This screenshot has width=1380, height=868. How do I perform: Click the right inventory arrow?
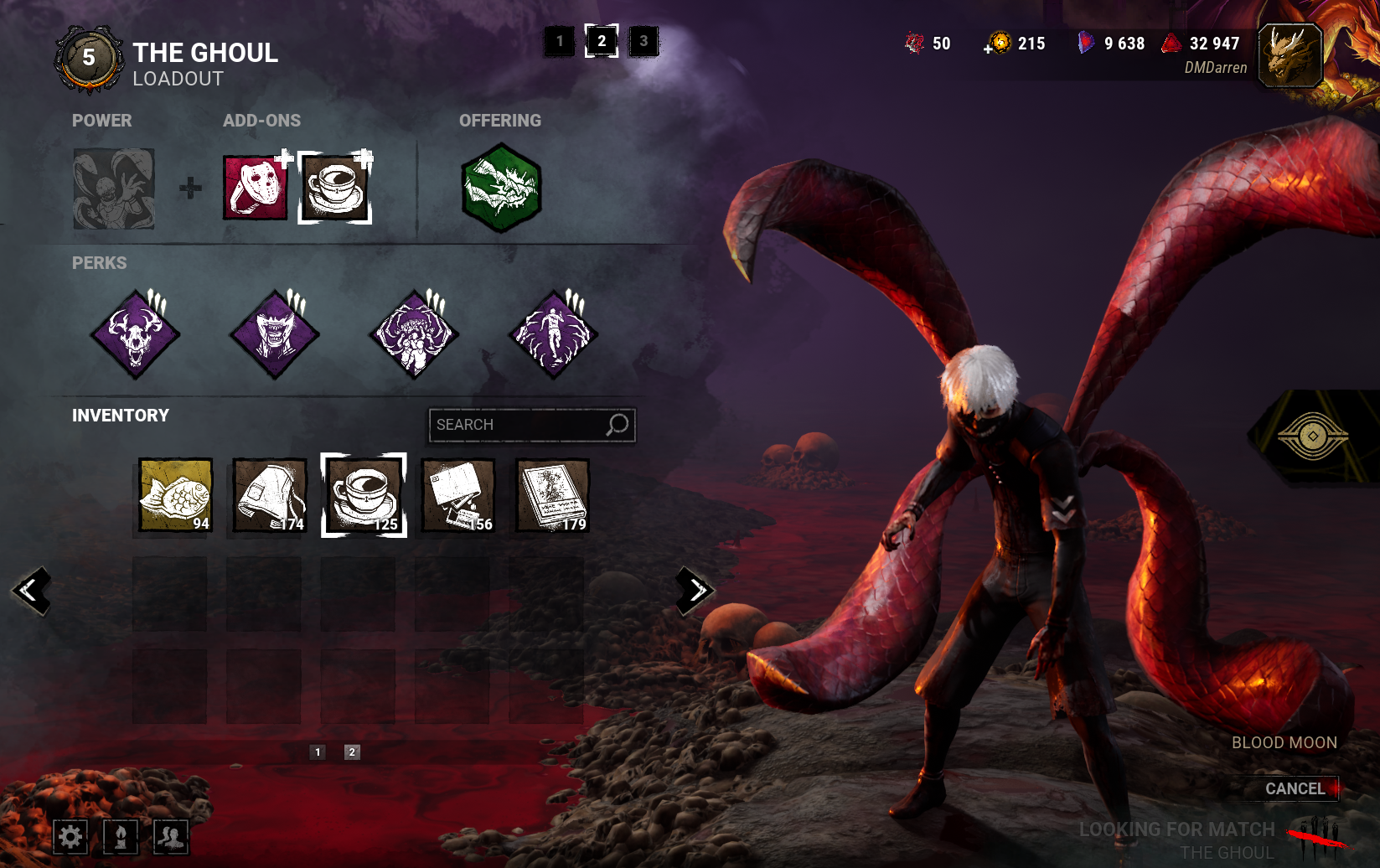click(695, 591)
